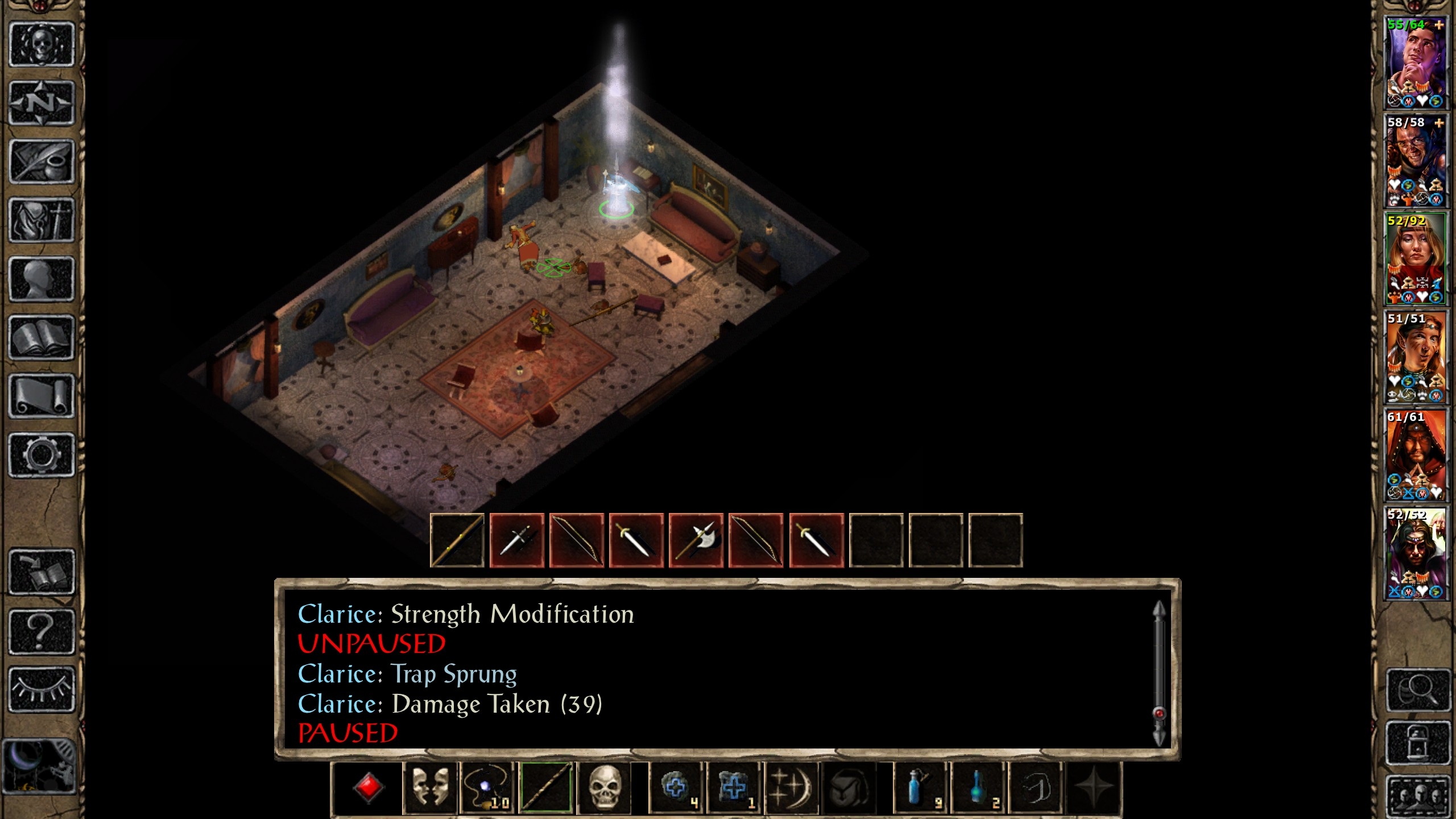
Task: Open help with the question mark button
Action: tap(42, 631)
